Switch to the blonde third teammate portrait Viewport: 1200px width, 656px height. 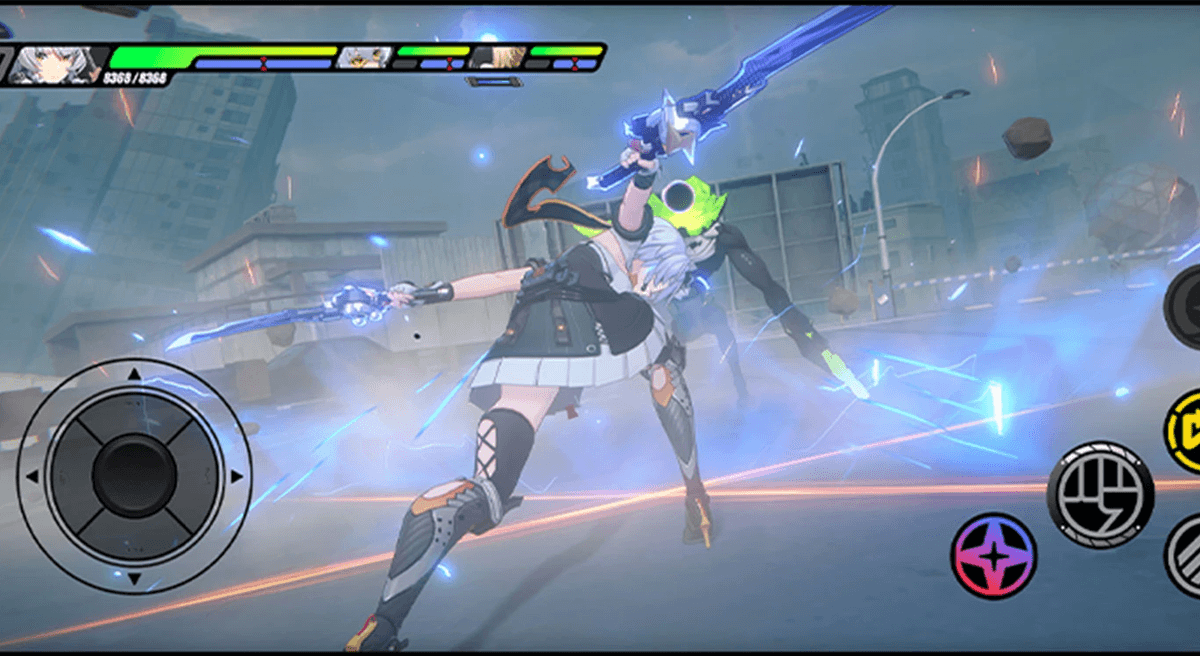coord(497,57)
